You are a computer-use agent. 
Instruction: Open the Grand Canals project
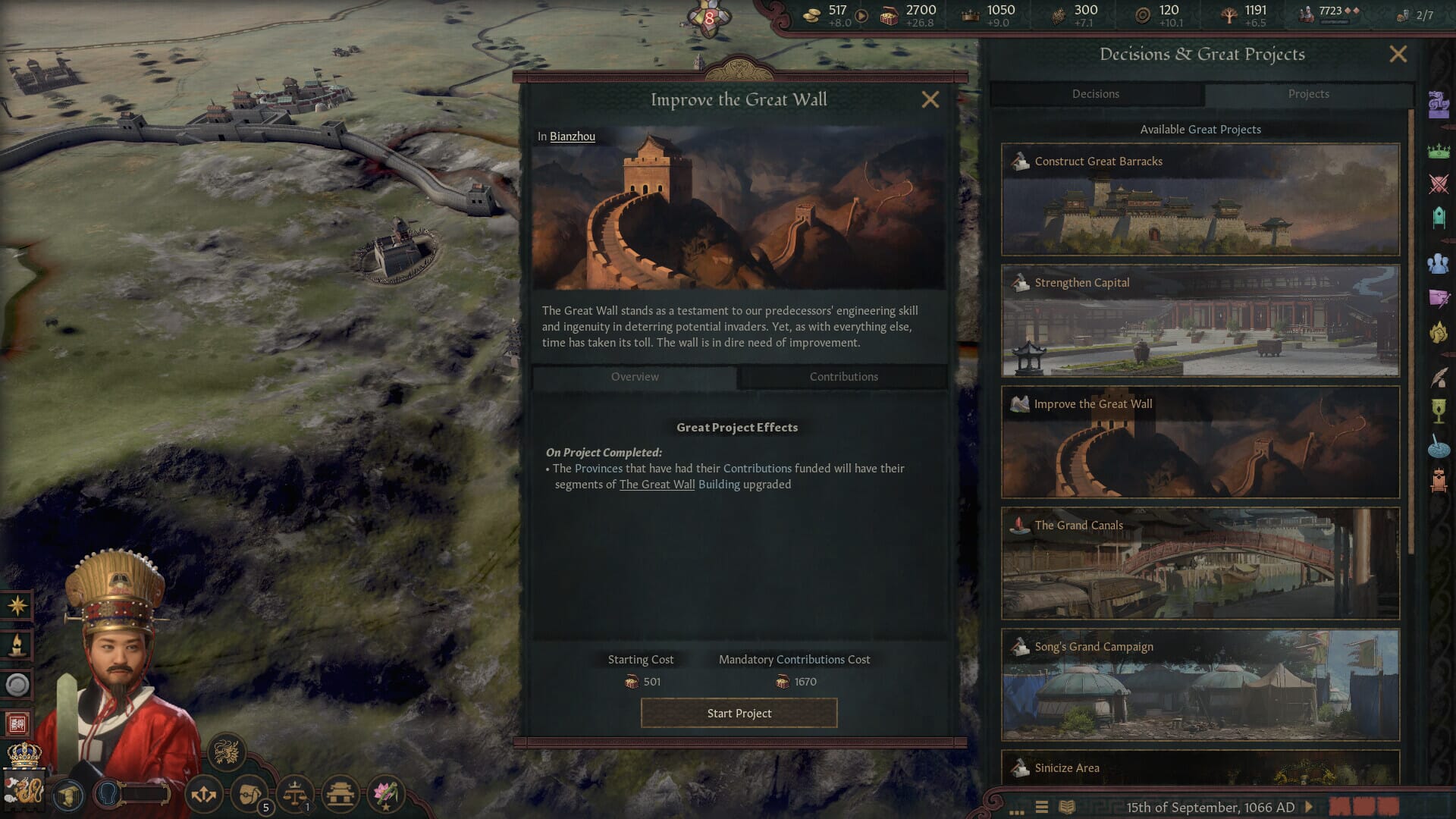click(x=1200, y=563)
